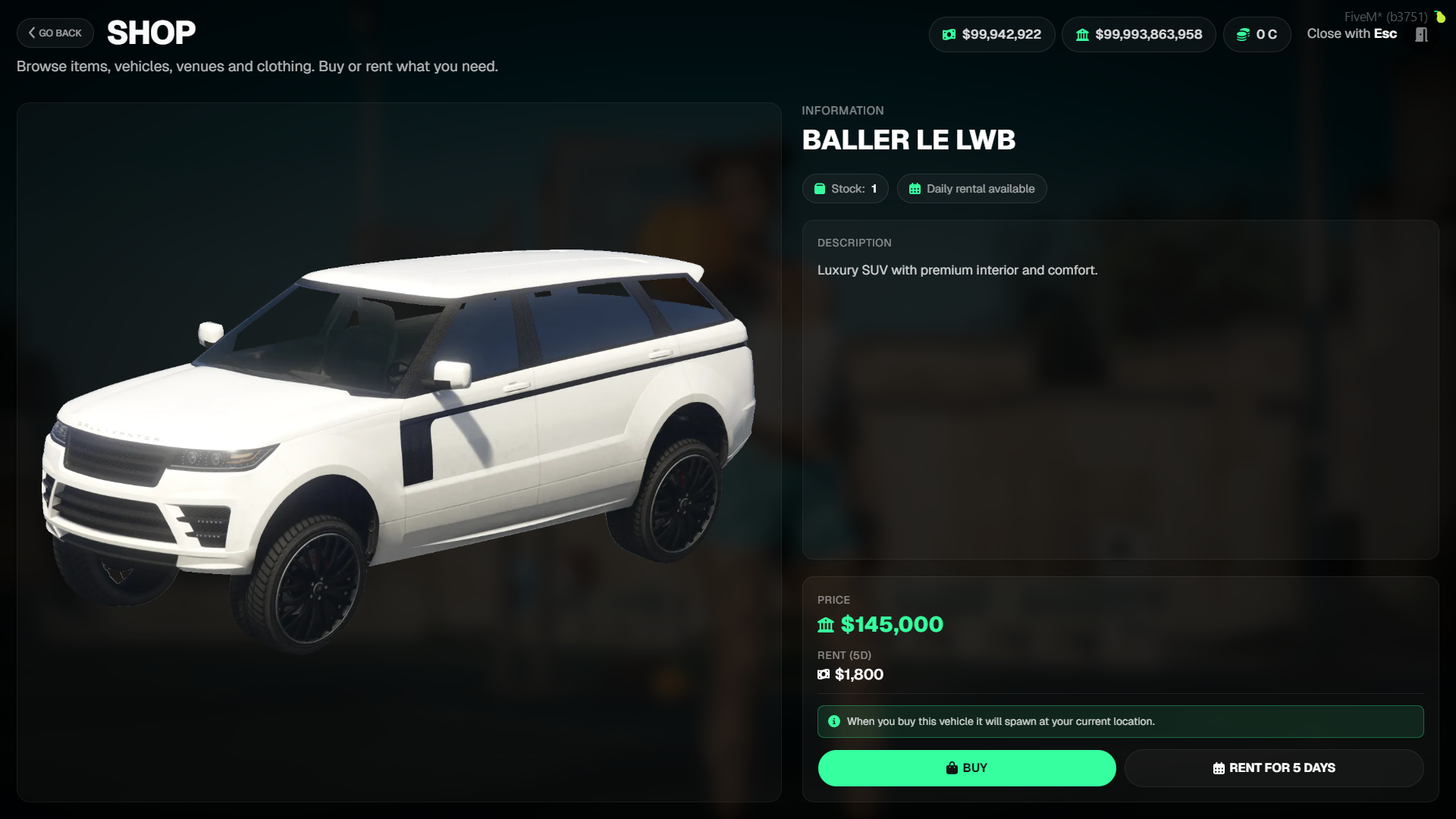Go back to the previous shop page
The width and height of the screenshot is (1456, 819).
pyautogui.click(x=55, y=33)
